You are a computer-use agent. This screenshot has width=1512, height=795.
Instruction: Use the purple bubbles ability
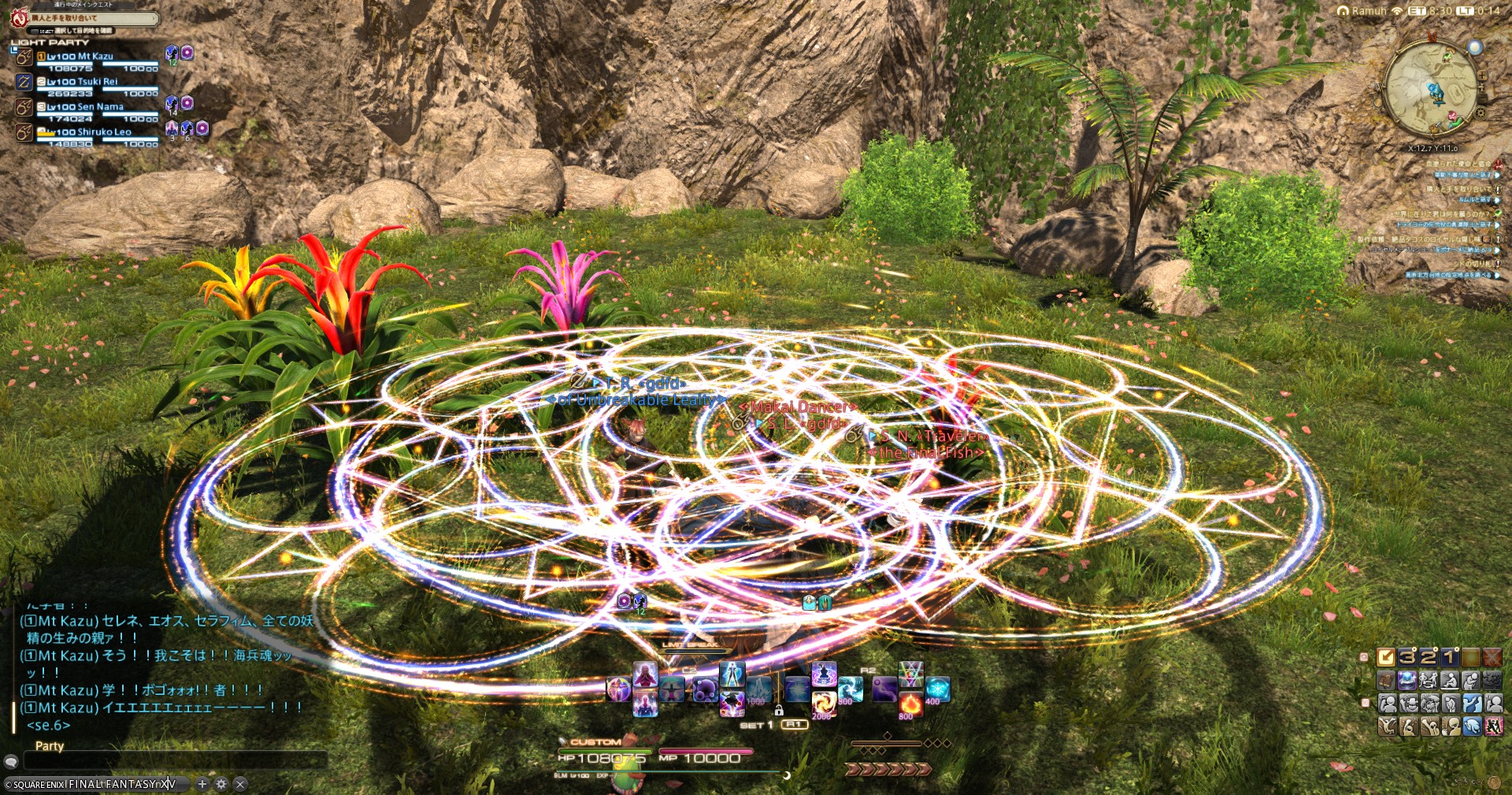click(705, 689)
